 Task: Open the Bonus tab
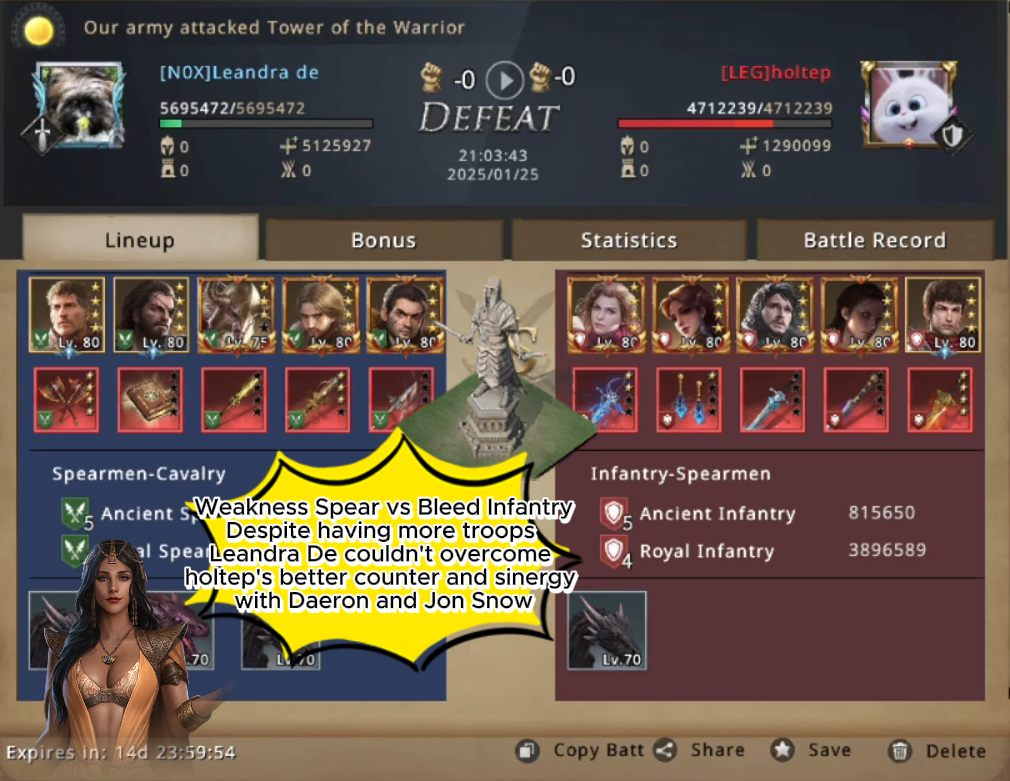(x=383, y=240)
